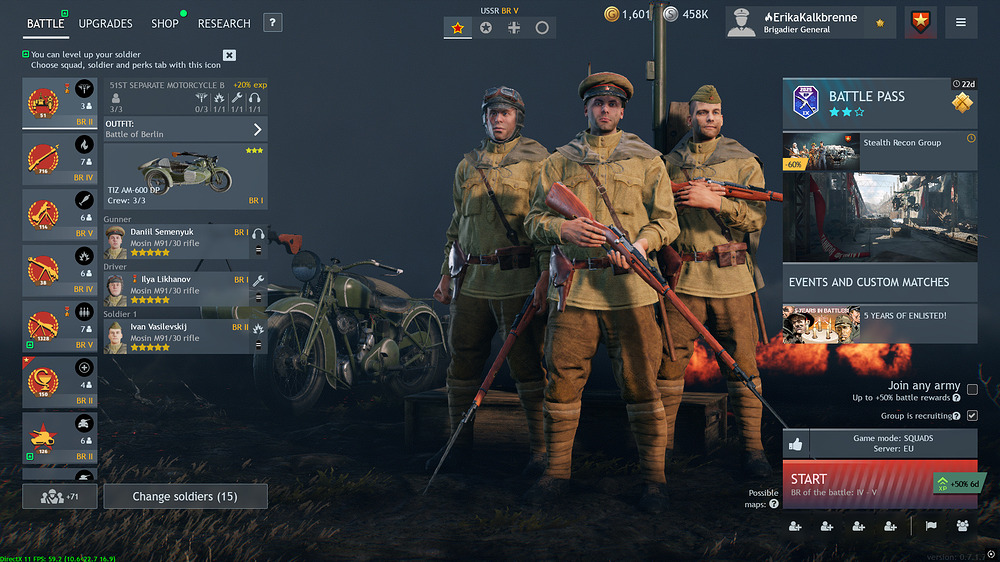Change game mode and server settings
This screenshot has height=562, width=1000.
[x=892, y=444]
